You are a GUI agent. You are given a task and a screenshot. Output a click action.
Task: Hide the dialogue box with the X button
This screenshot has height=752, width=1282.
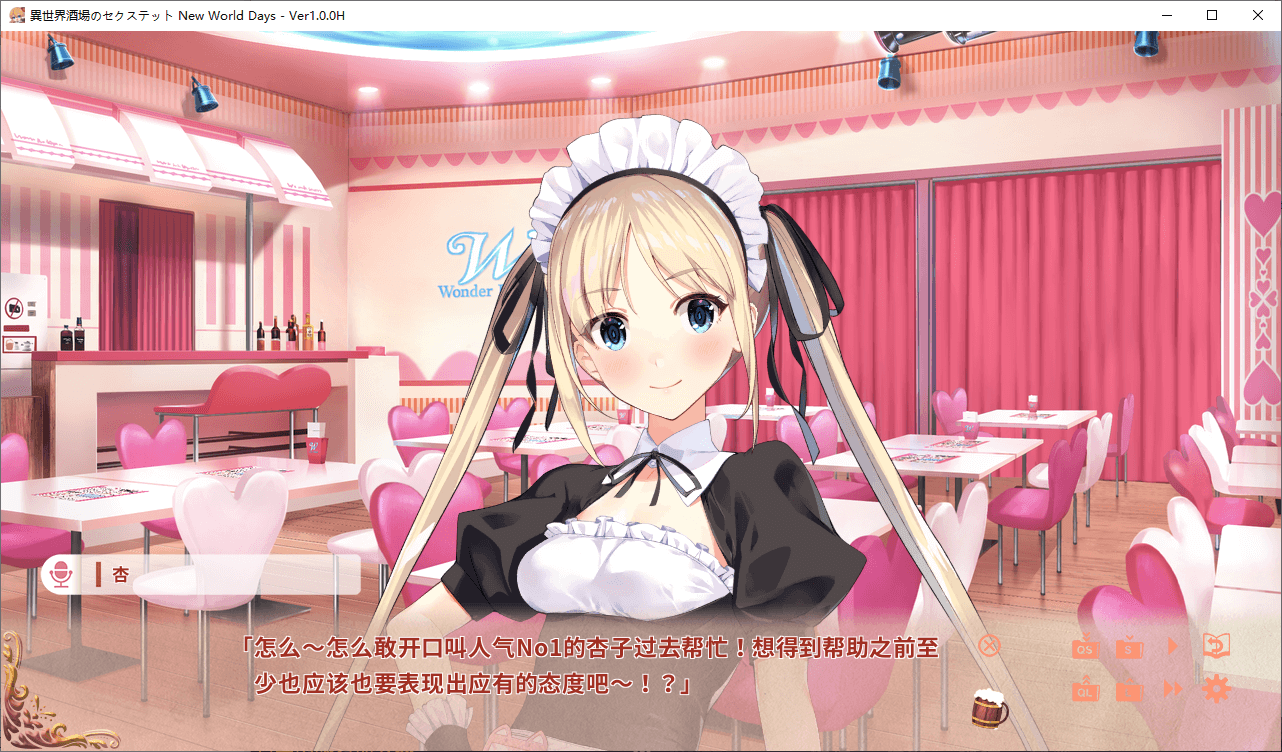[988, 645]
